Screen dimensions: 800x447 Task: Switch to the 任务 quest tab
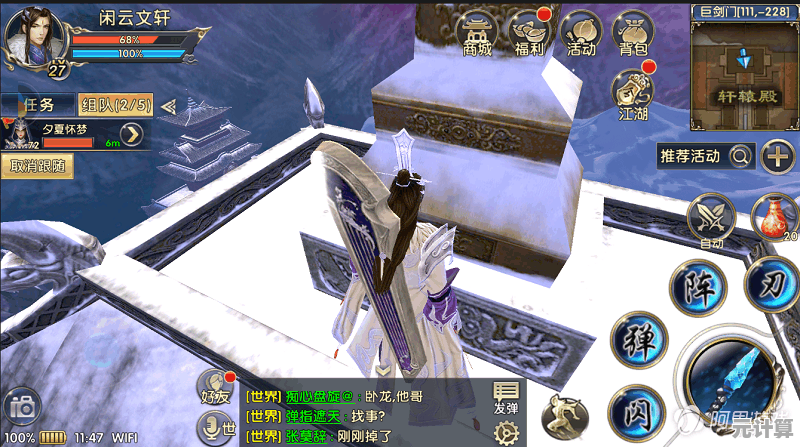point(37,104)
